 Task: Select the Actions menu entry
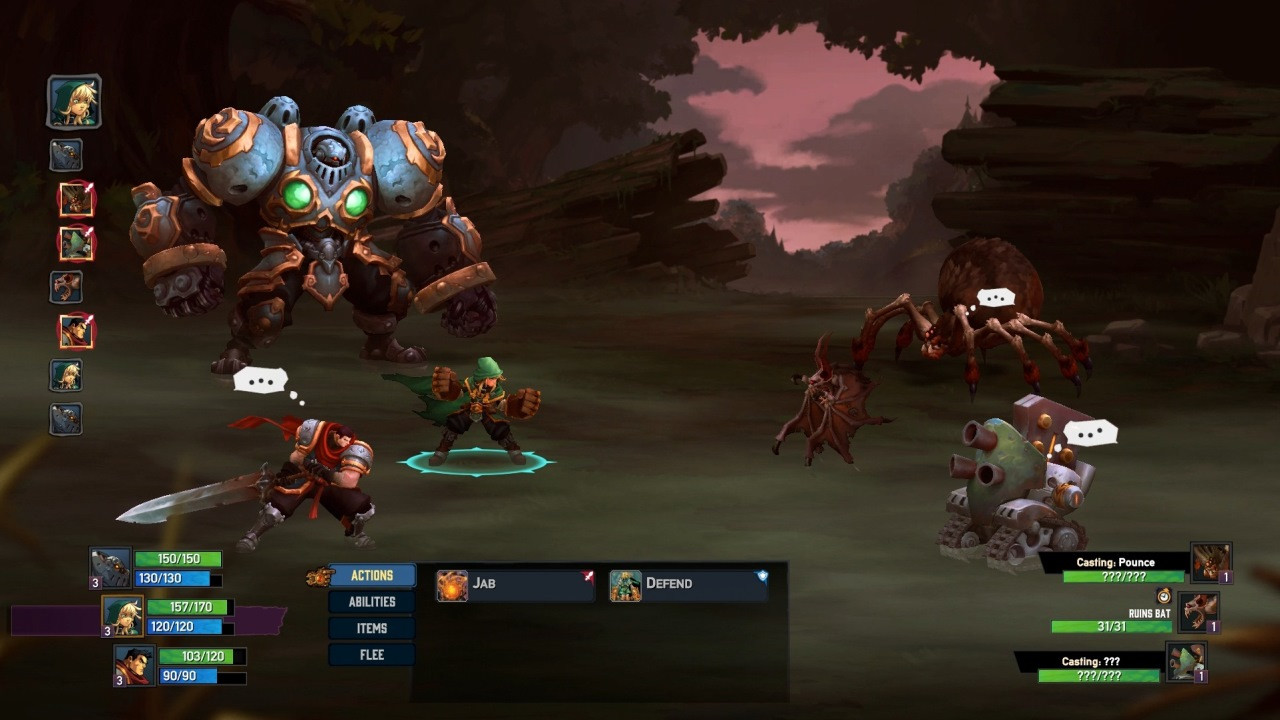tap(371, 576)
